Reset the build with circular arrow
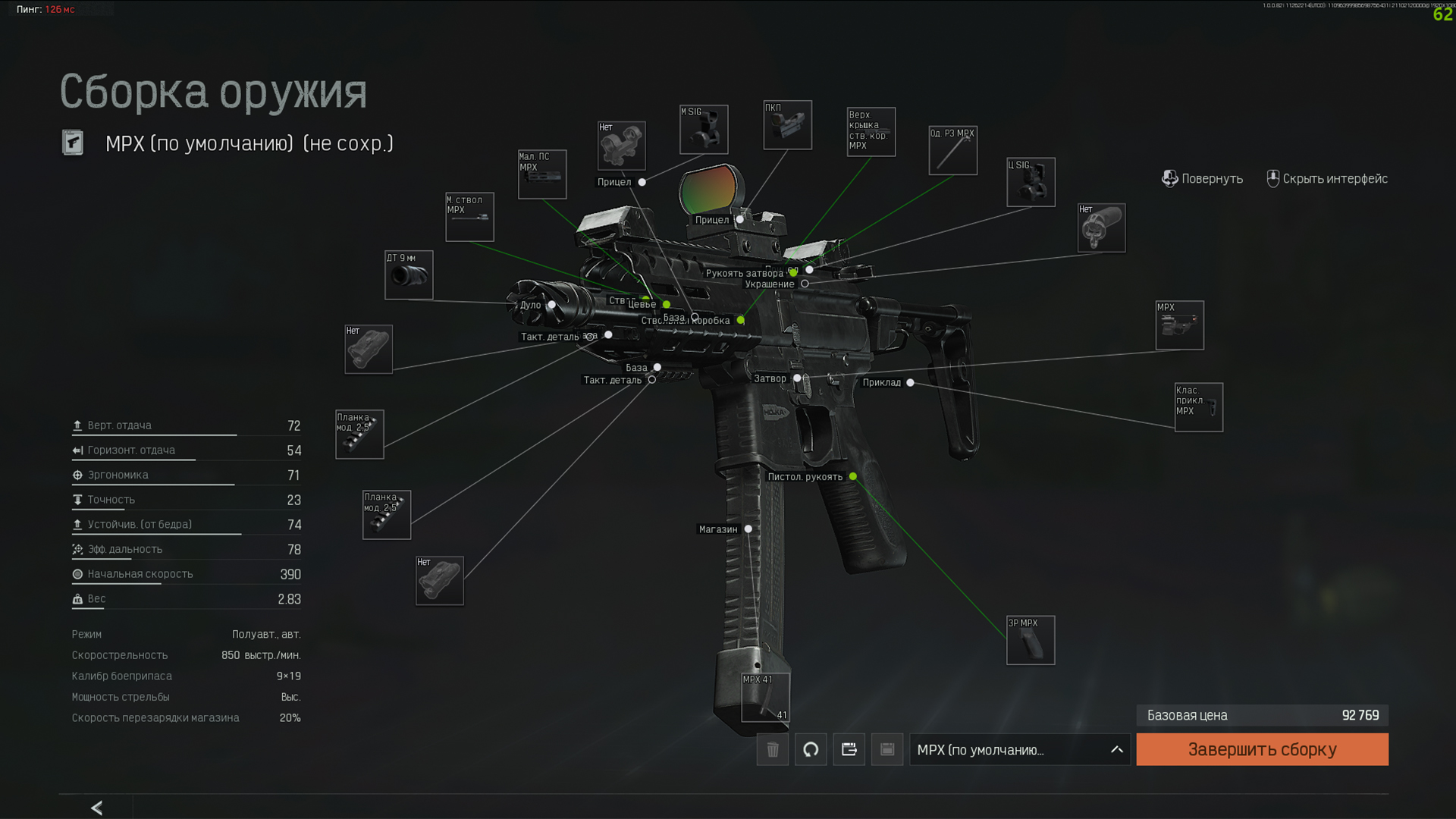 [x=811, y=749]
